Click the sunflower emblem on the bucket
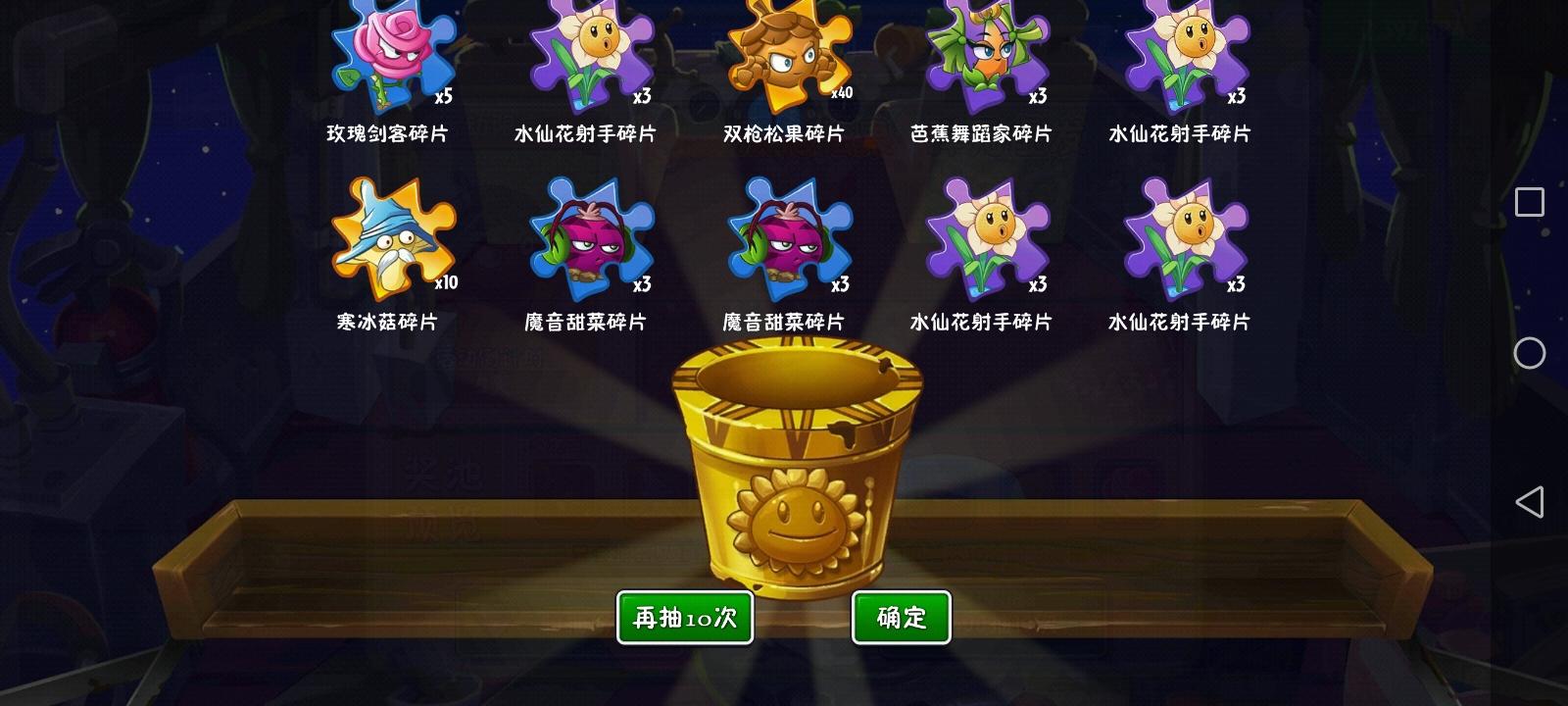 pyautogui.click(x=796, y=520)
